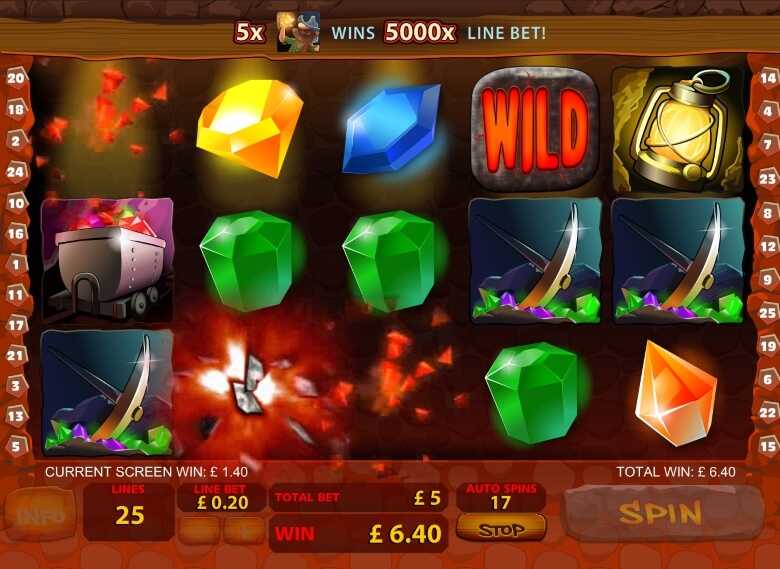Decrease the line bet amount
780x569 pixels.
(x=200, y=530)
